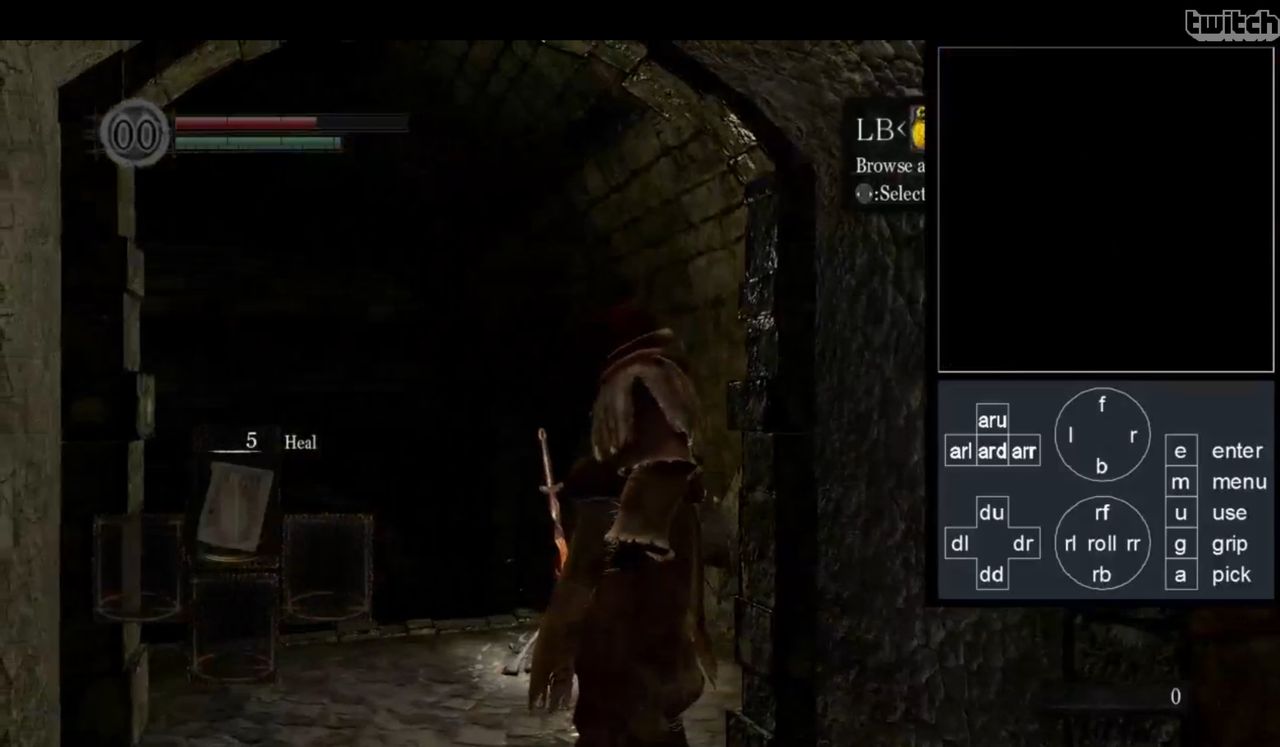Click the "r" right movement control

[x=1132, y=435]
